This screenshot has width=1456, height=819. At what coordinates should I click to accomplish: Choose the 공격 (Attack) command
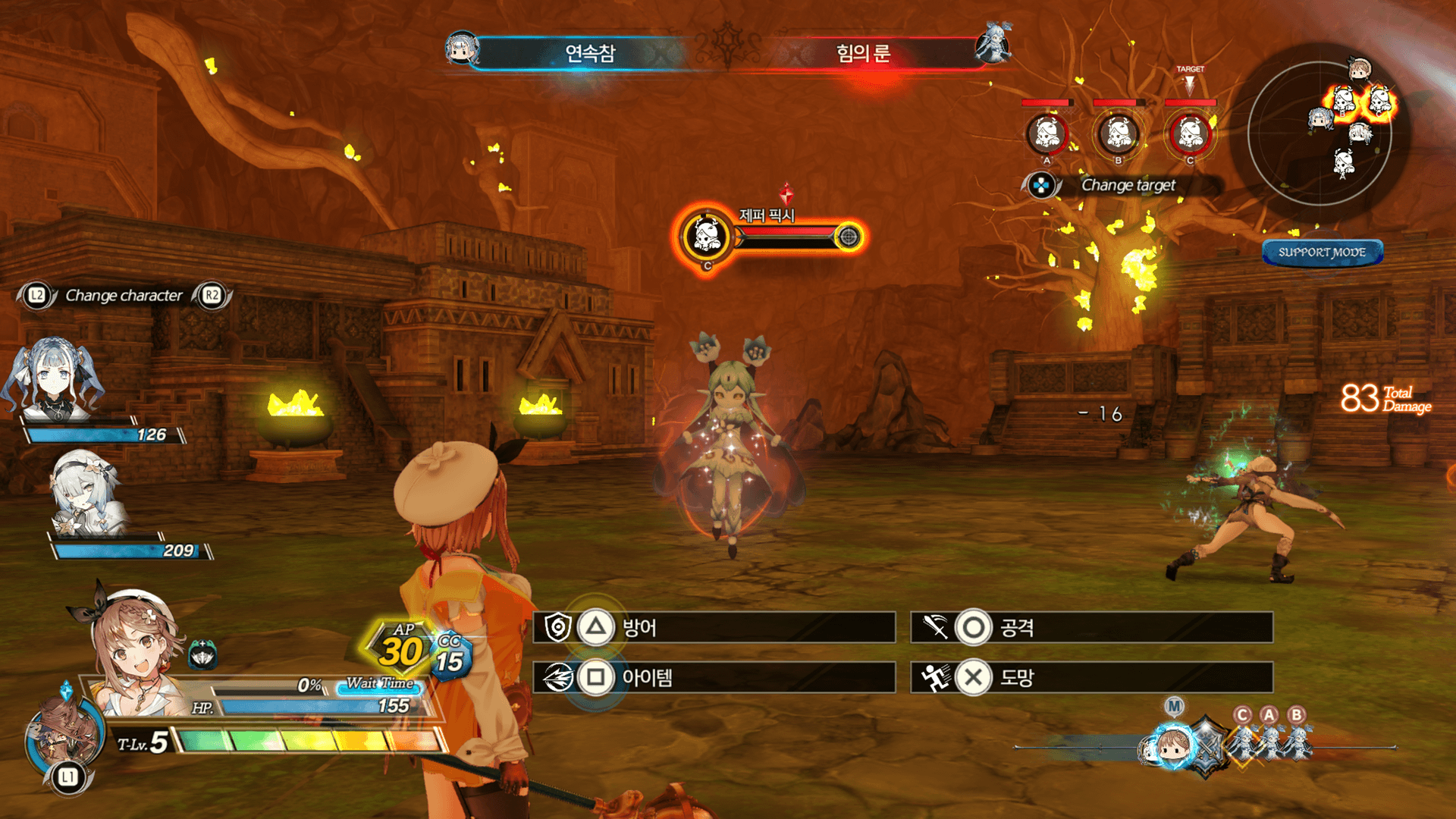point(1090,628)
